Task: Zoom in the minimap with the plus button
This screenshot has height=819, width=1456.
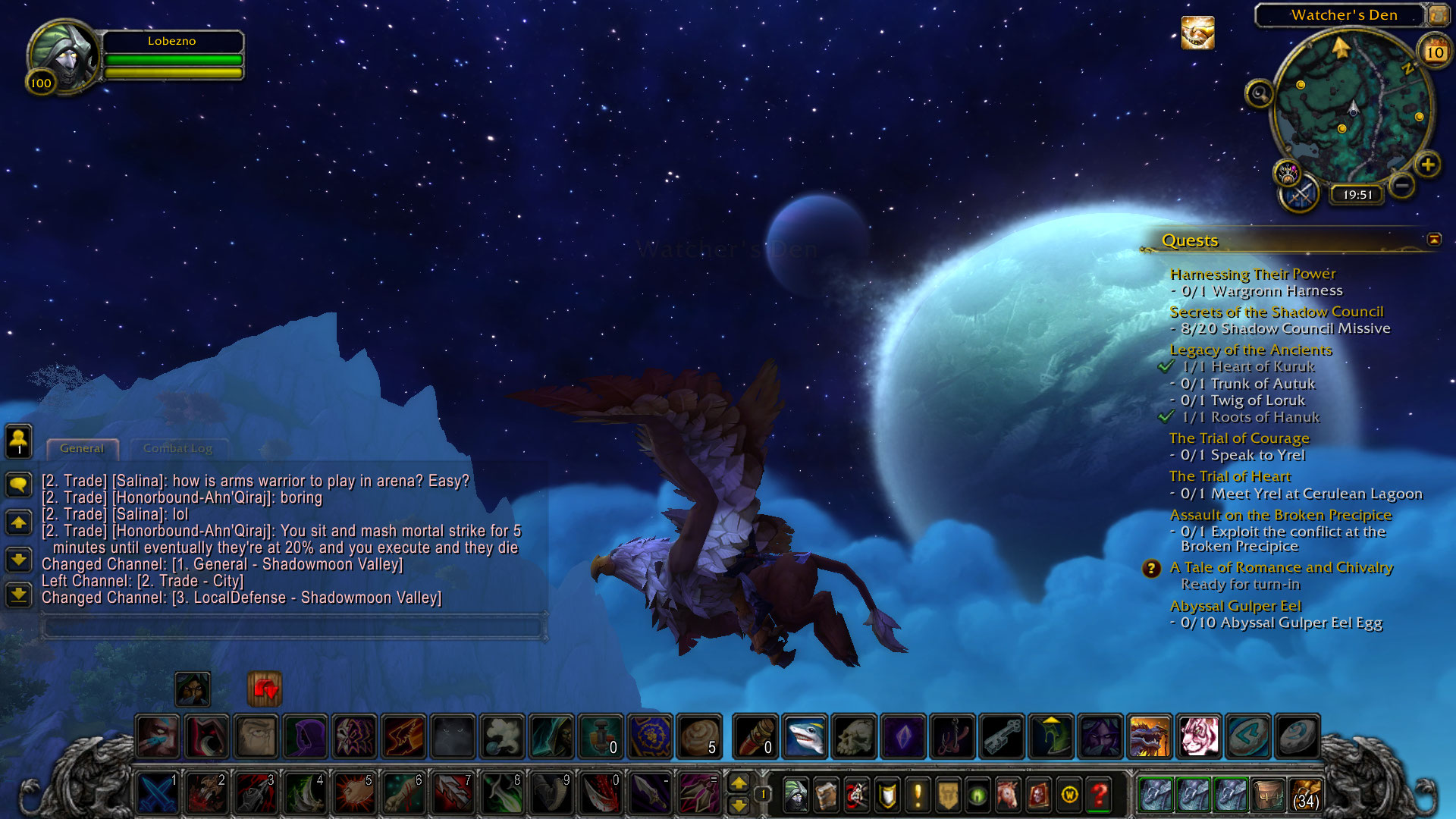Action: [1428, 165]
